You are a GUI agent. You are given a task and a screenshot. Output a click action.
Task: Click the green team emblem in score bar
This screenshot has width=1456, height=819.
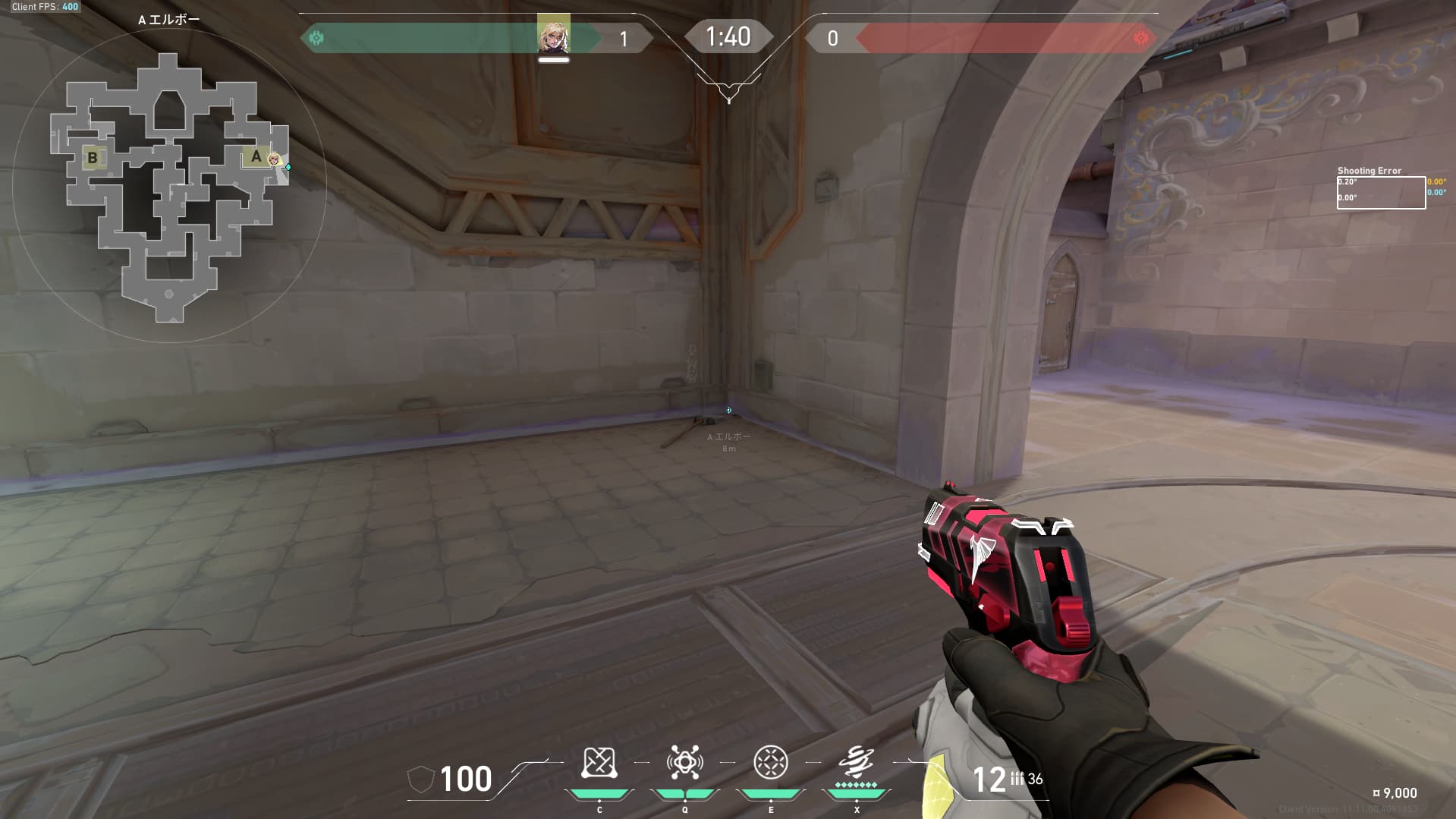[x=316, y=38]
